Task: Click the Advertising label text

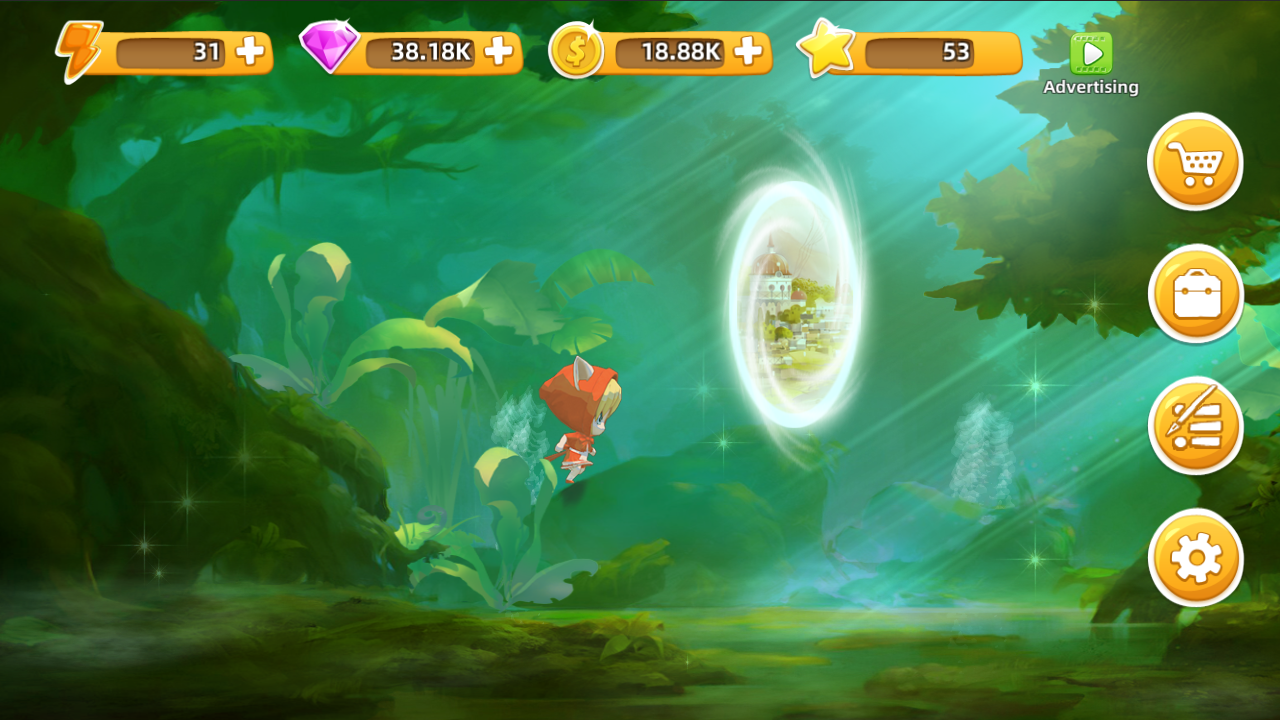Action: pos(1089,87)
